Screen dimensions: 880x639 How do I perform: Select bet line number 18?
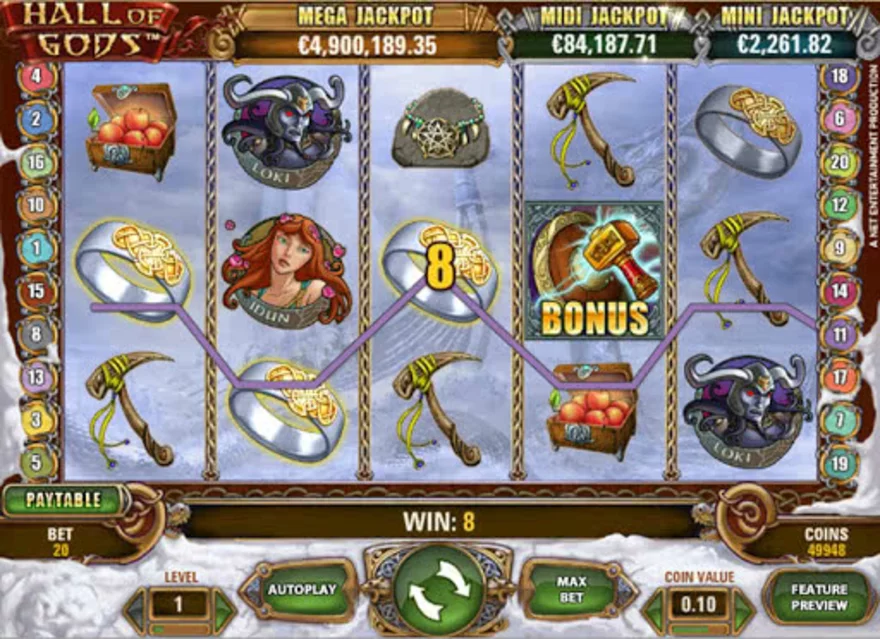coord(838,77)
